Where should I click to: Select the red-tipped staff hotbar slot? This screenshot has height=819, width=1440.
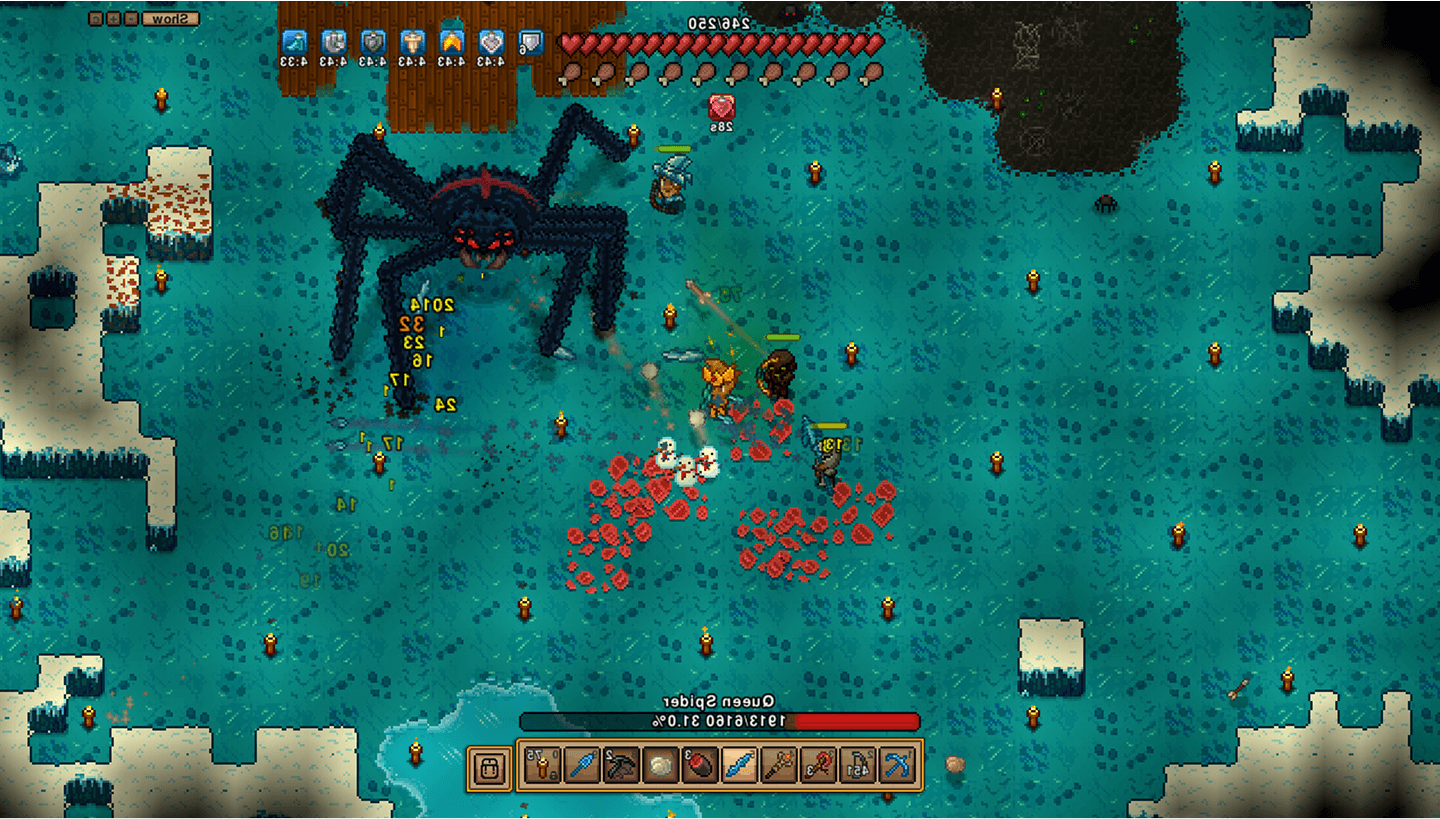tap(817, 766)
